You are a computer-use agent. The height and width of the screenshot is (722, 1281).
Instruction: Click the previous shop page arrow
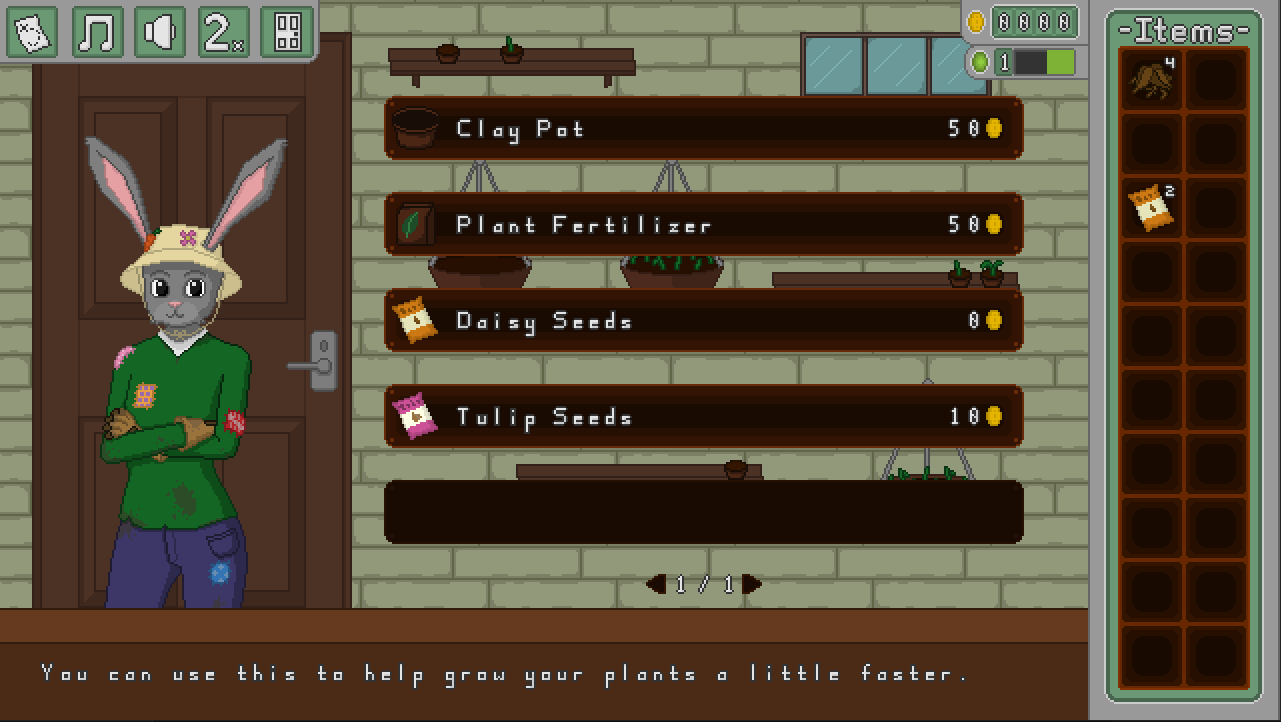pyautogui.click(x=656, y=584)
